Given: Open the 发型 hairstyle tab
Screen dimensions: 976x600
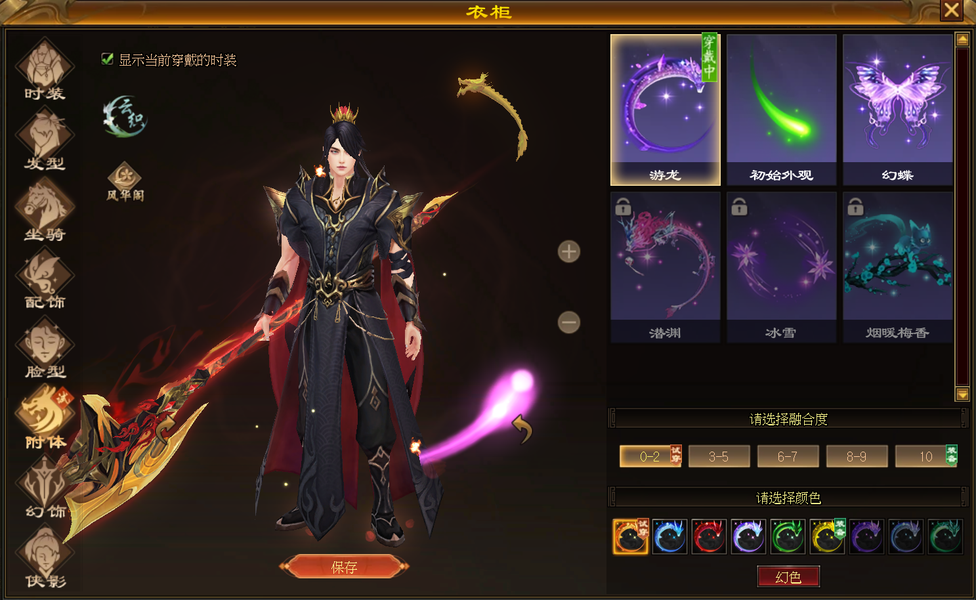Looking at the screenshot, I should (x=44, y=138).
